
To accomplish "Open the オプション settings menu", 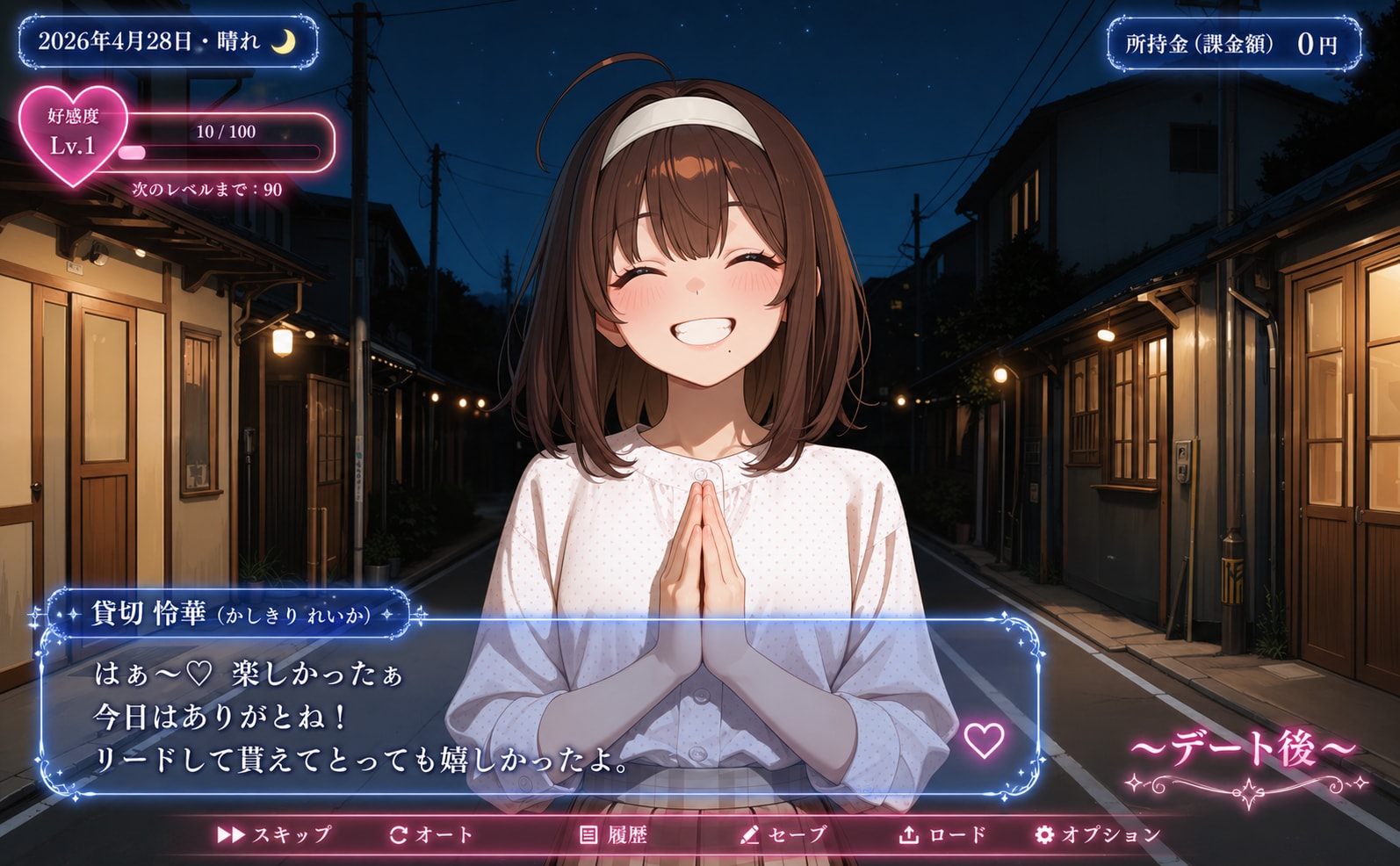I will coord(1098,834).
